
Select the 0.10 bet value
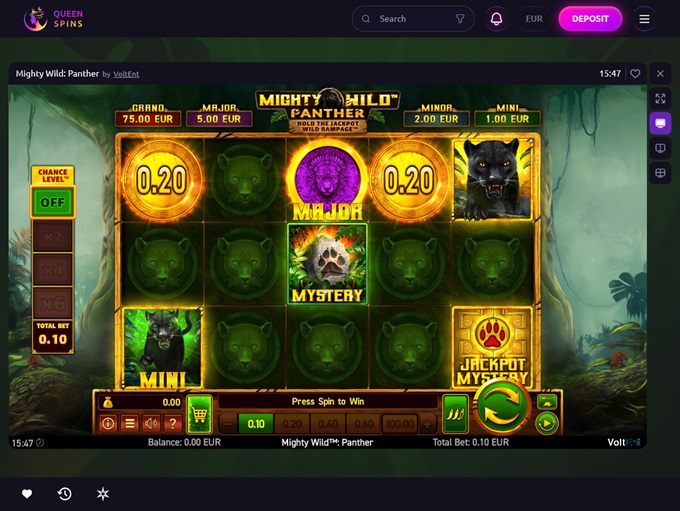[x=255, y=423]
